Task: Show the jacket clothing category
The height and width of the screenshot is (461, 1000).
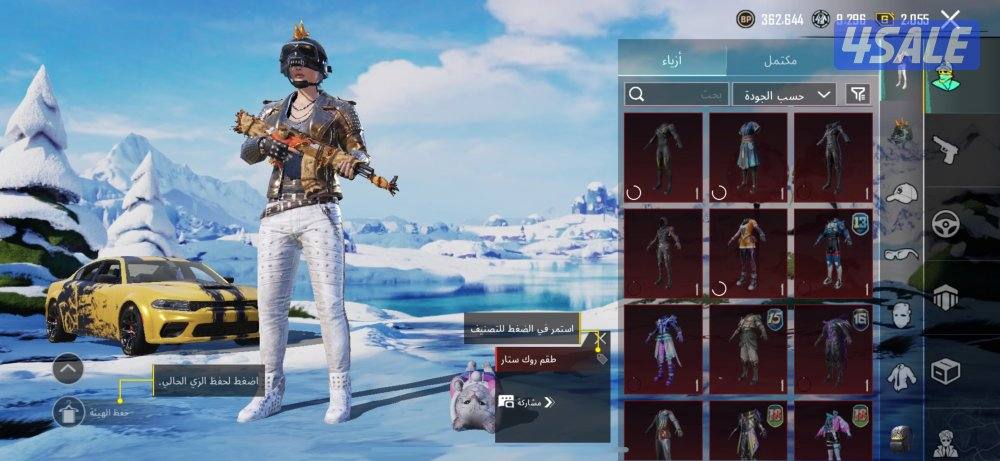Action: [901, 376]
